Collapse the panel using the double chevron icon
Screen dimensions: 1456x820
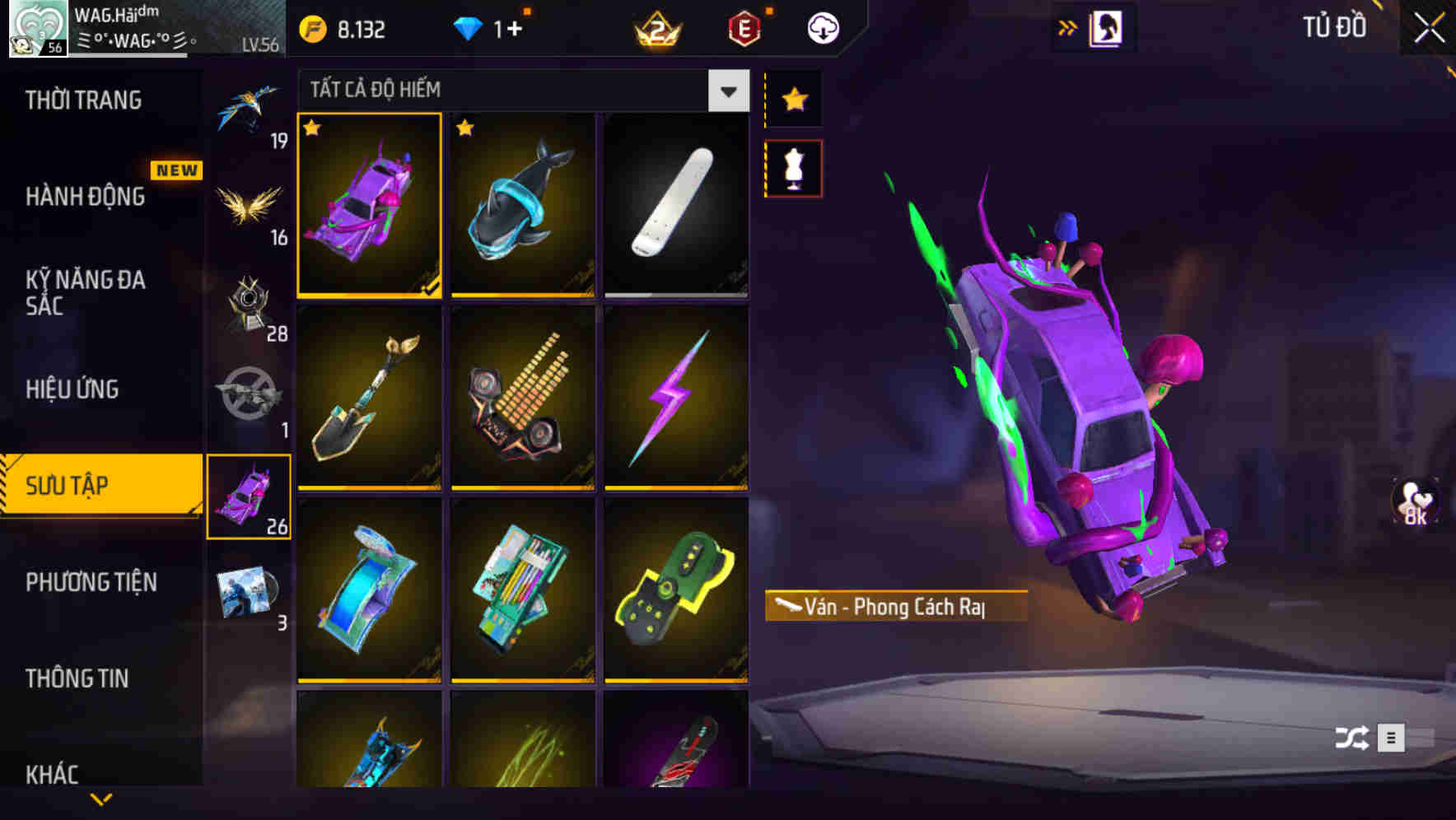[x=1068, y=26]
